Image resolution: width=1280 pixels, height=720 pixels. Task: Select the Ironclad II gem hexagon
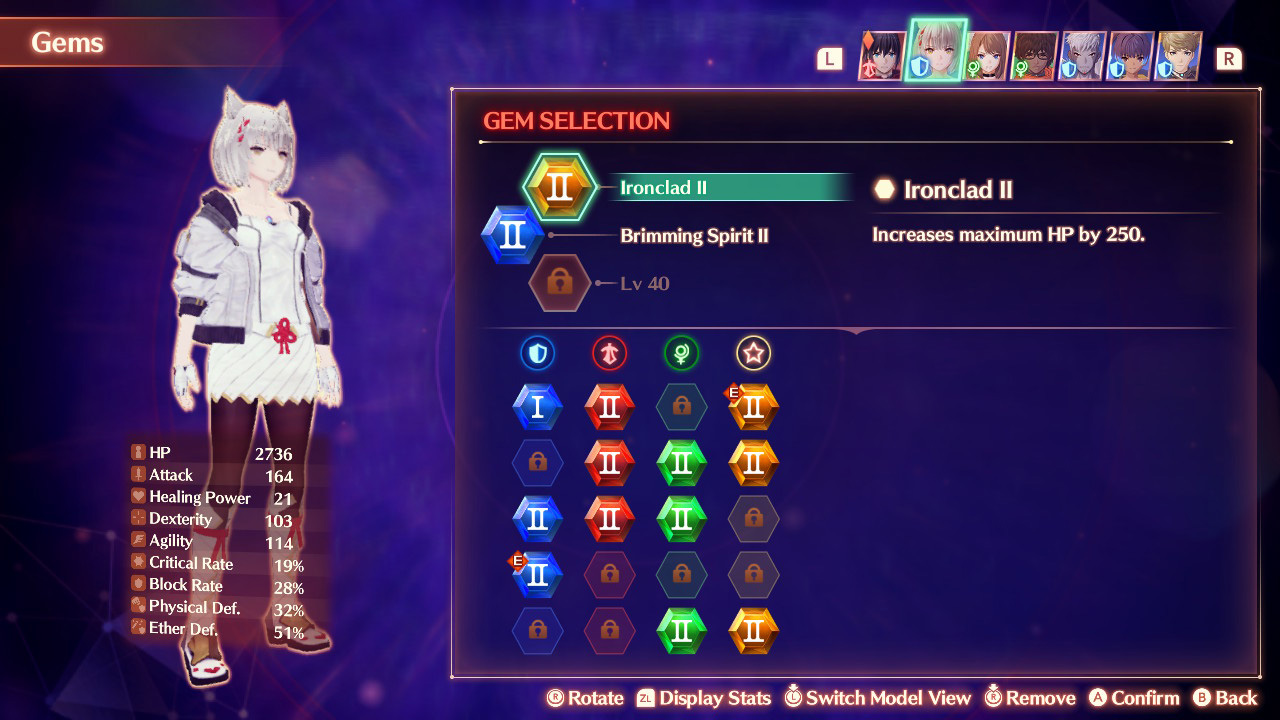click(561, 186)
